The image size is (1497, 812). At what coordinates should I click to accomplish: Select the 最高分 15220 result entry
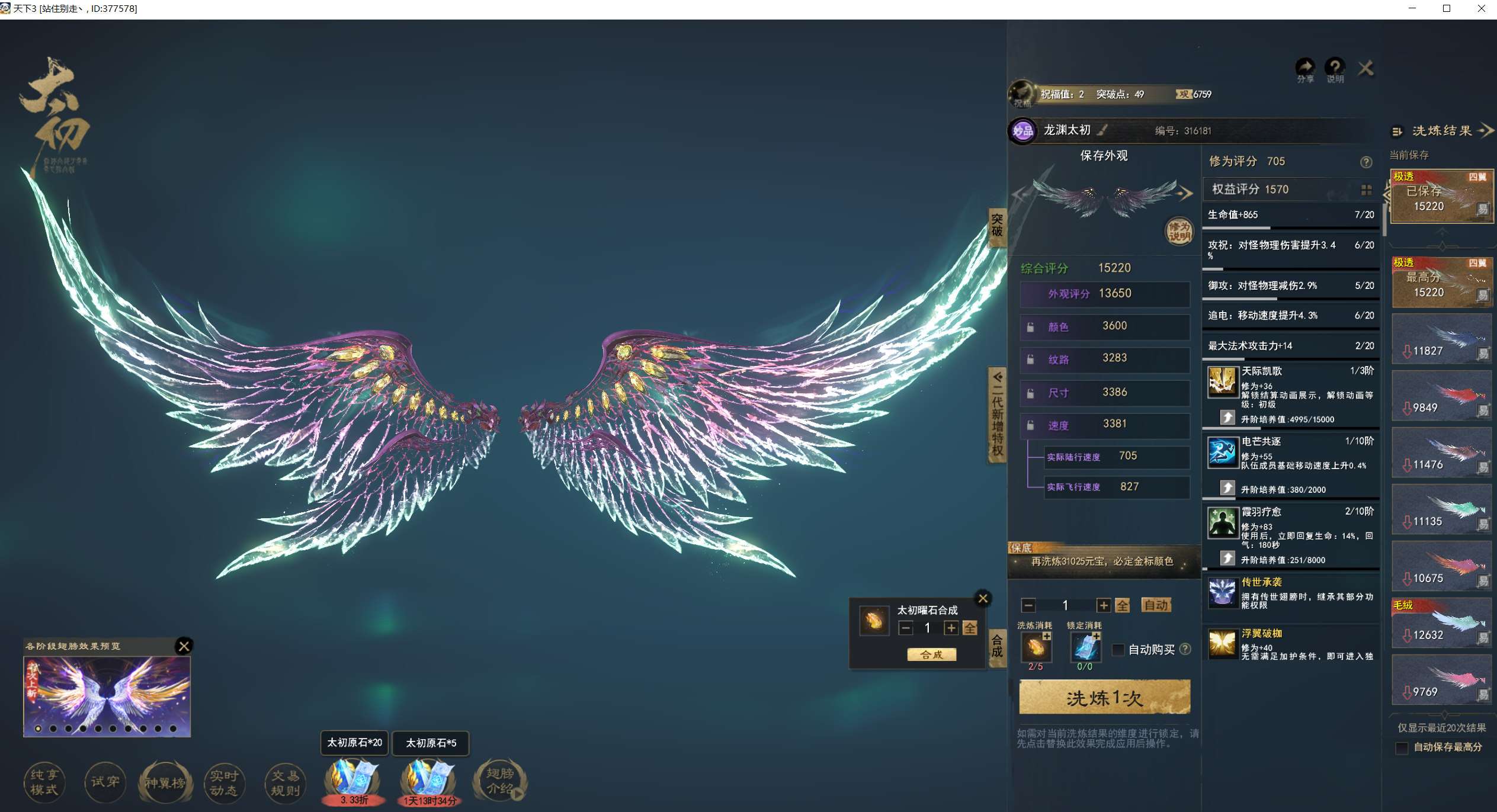1441,283
